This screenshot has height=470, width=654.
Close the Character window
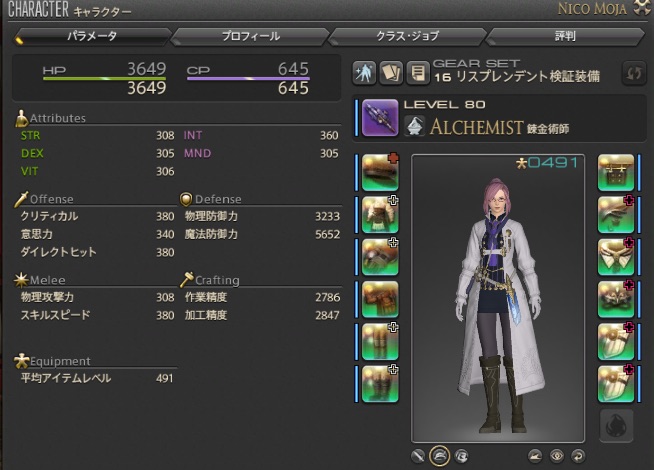(x=642, y=9)
